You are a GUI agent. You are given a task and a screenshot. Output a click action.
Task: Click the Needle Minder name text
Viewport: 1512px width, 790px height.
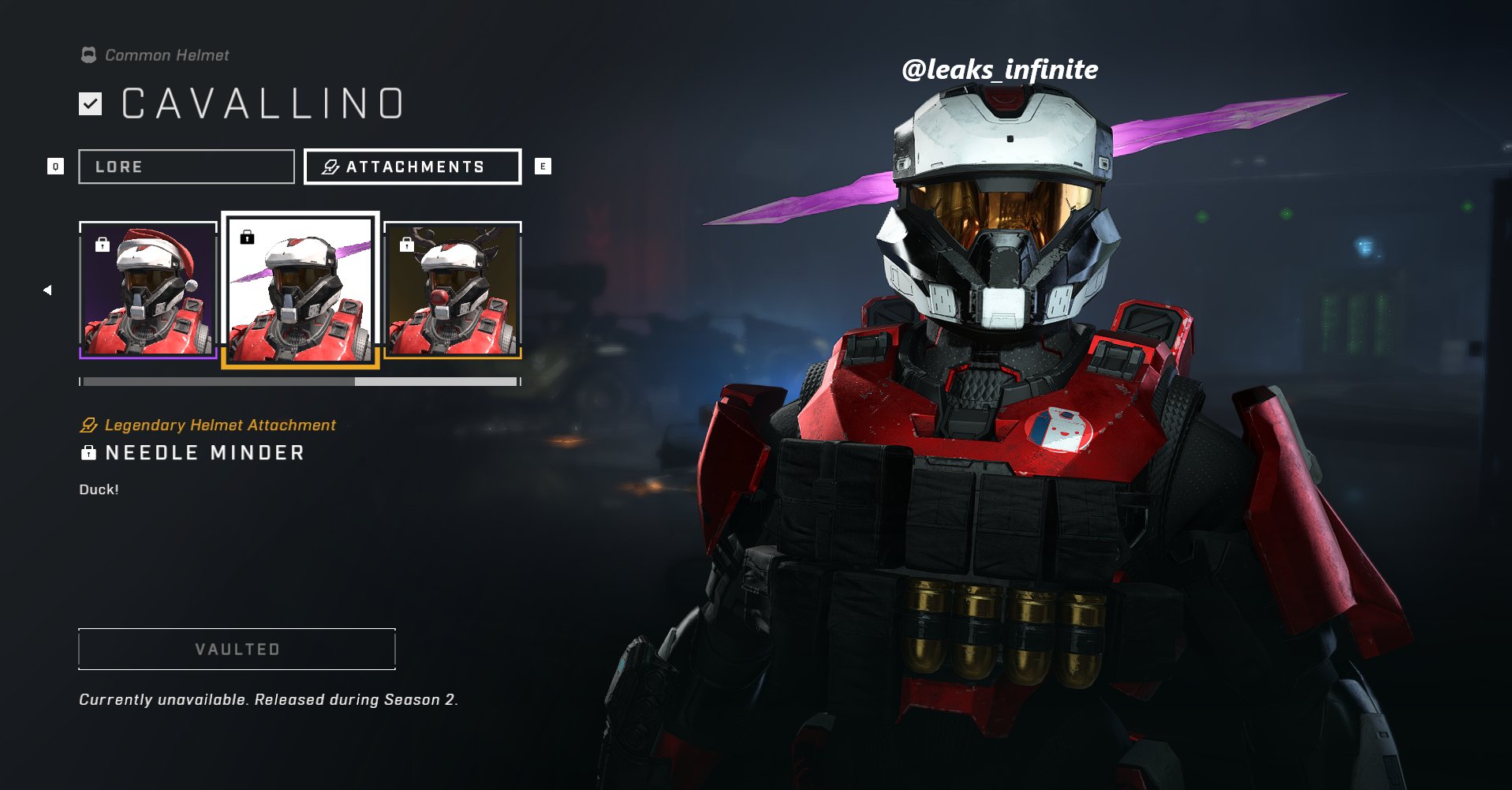click(207, 452)
